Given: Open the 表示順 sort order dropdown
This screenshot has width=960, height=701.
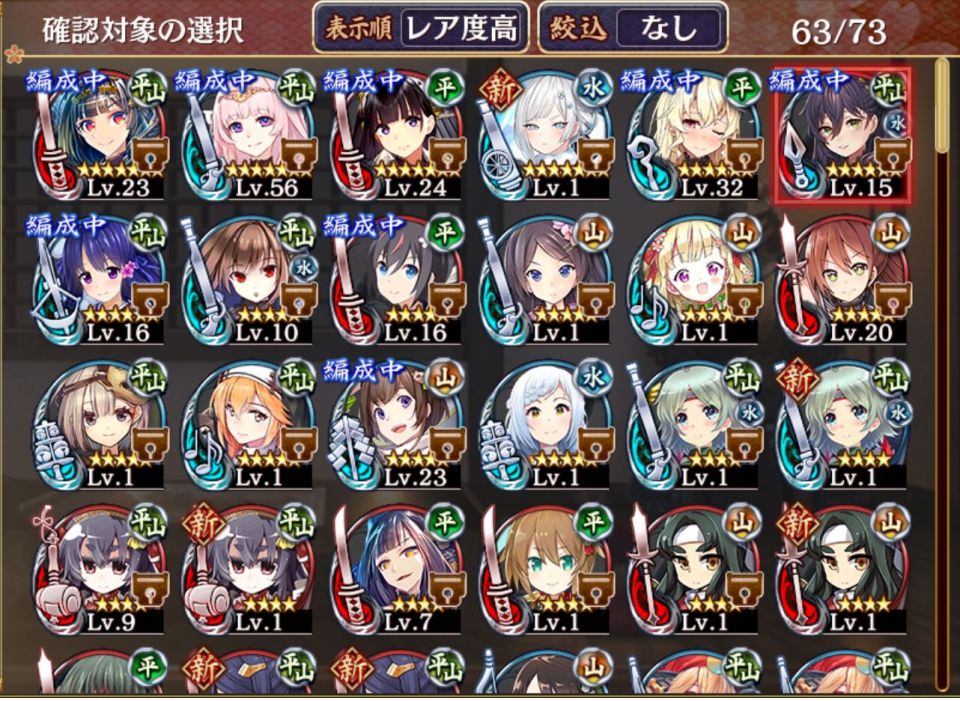Looking at the screenshot, I should (421, 30).
